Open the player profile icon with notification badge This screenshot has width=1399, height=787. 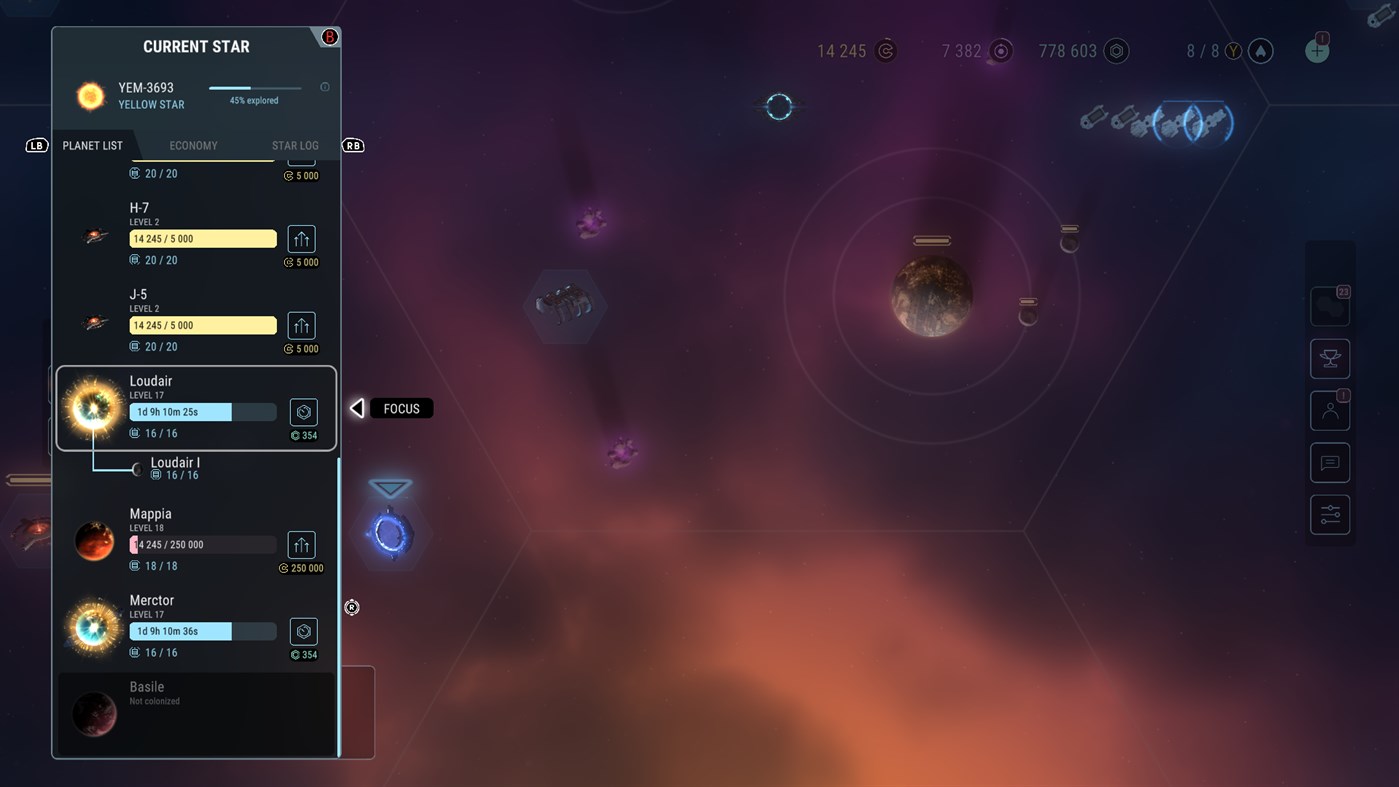tap(1329, 410)
